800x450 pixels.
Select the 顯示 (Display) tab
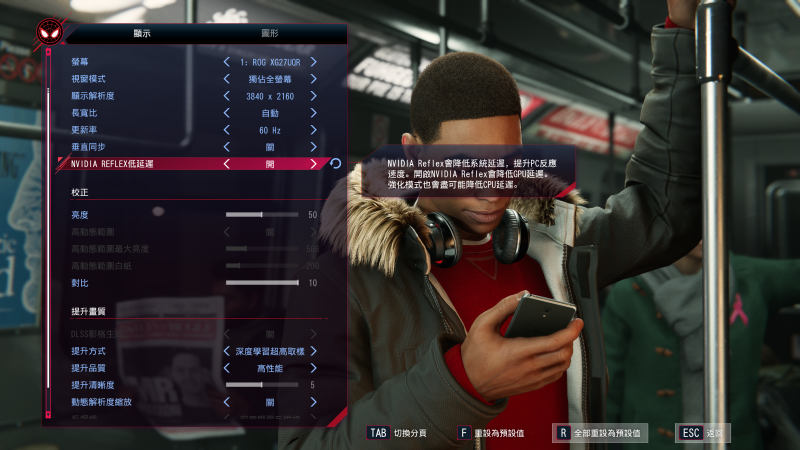tap(142, 33)
